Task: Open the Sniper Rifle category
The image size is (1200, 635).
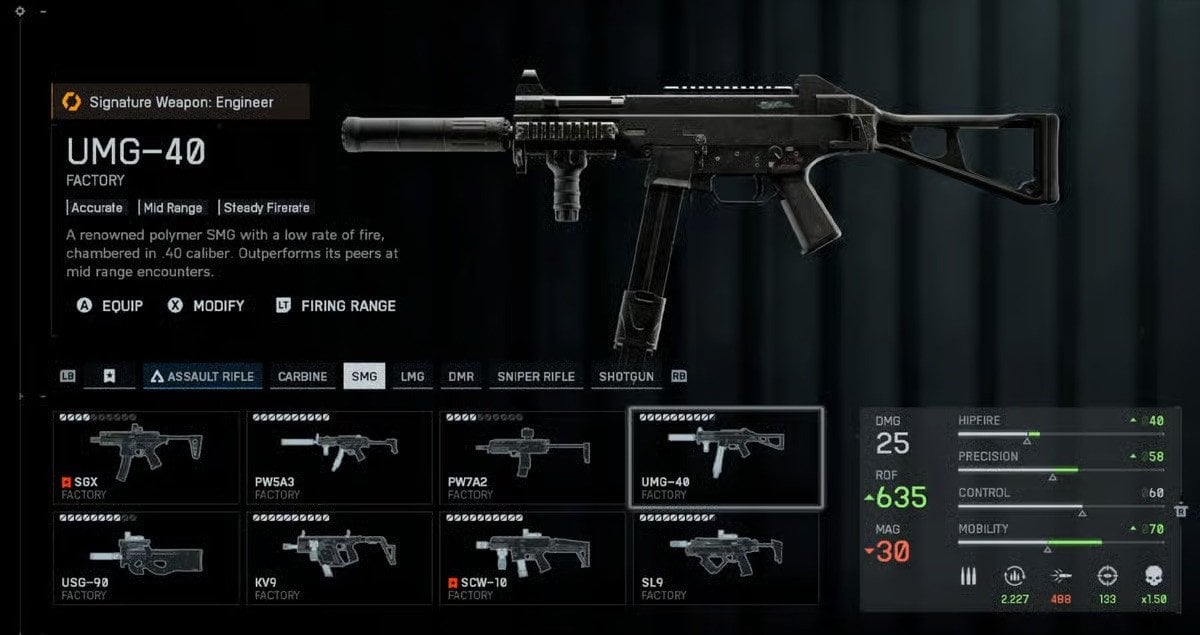Action: pos(536,376)
